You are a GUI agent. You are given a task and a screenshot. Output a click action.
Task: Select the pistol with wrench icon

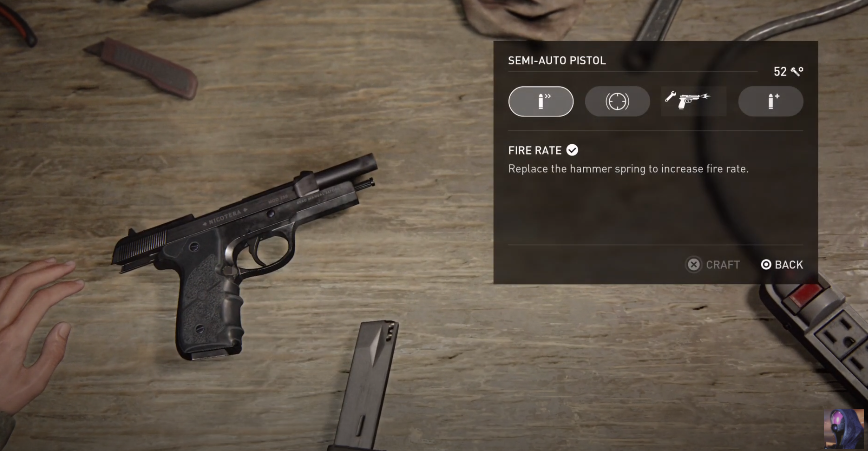click(x=693, y=101)
